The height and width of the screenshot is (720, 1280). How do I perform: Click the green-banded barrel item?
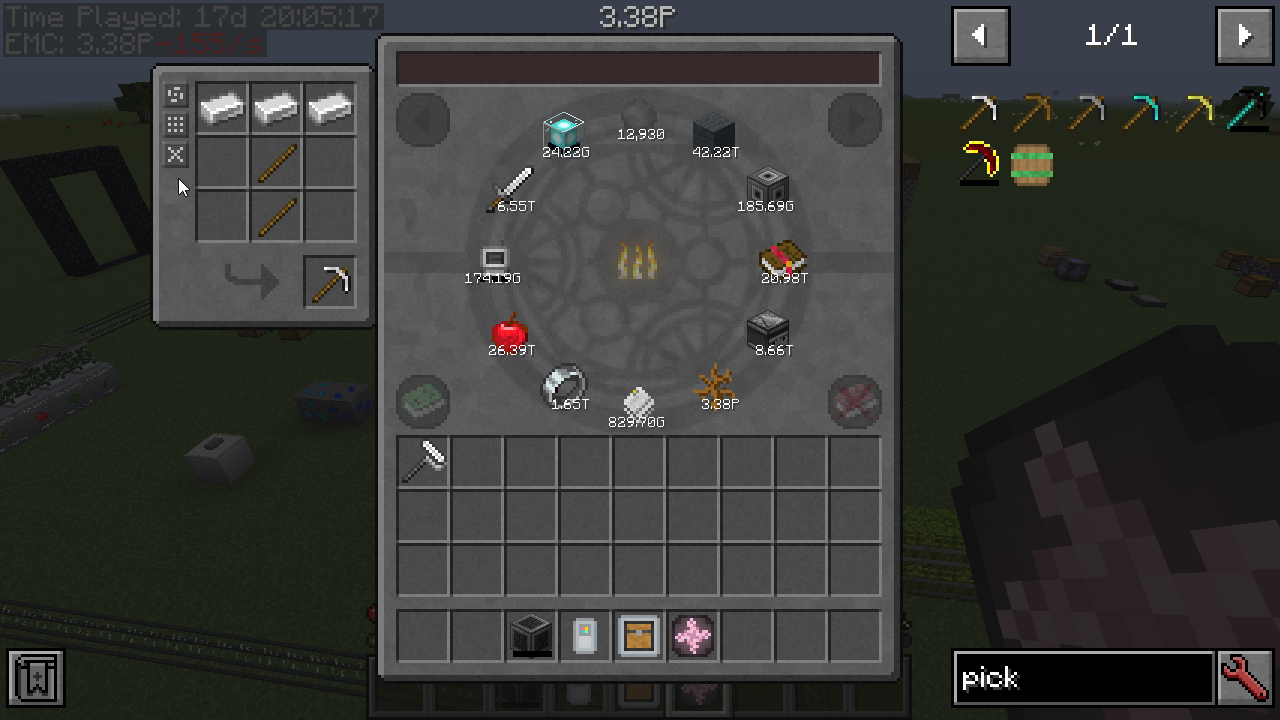click(1032, 164)
